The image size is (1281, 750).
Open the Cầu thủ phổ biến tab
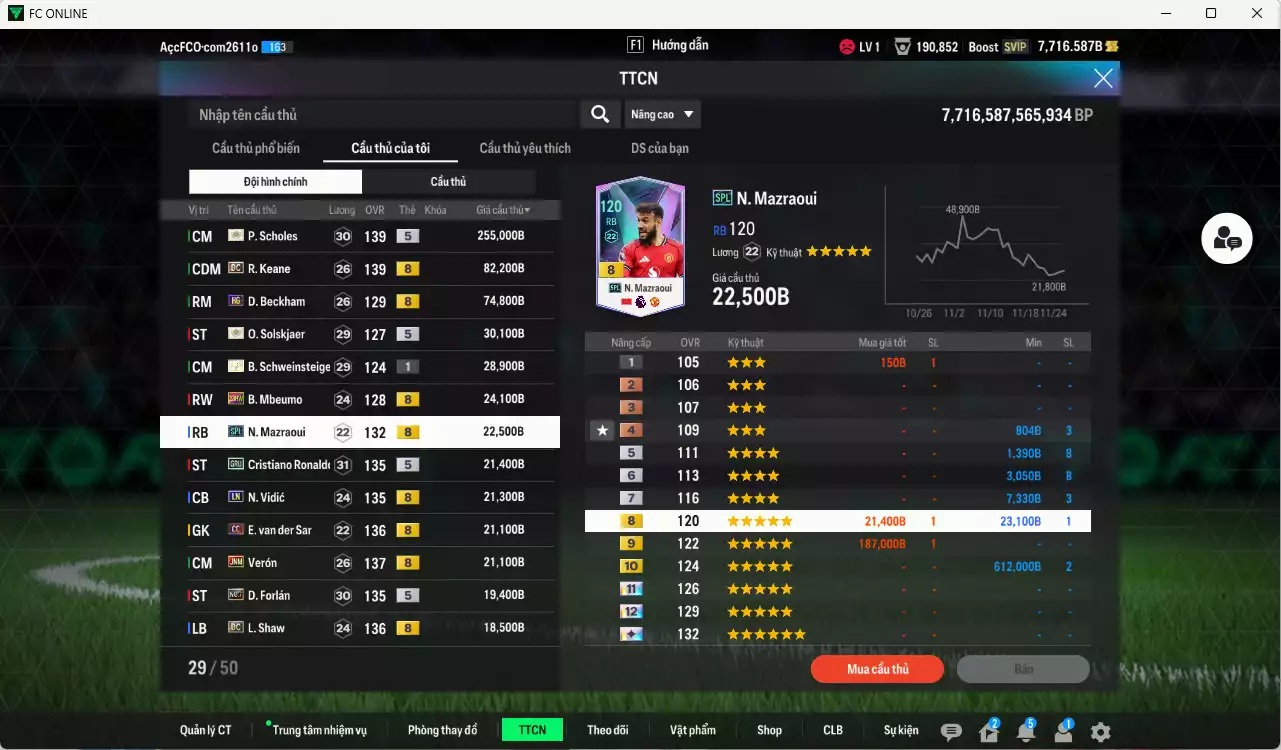pyautogui.click(x=258, y=147)
